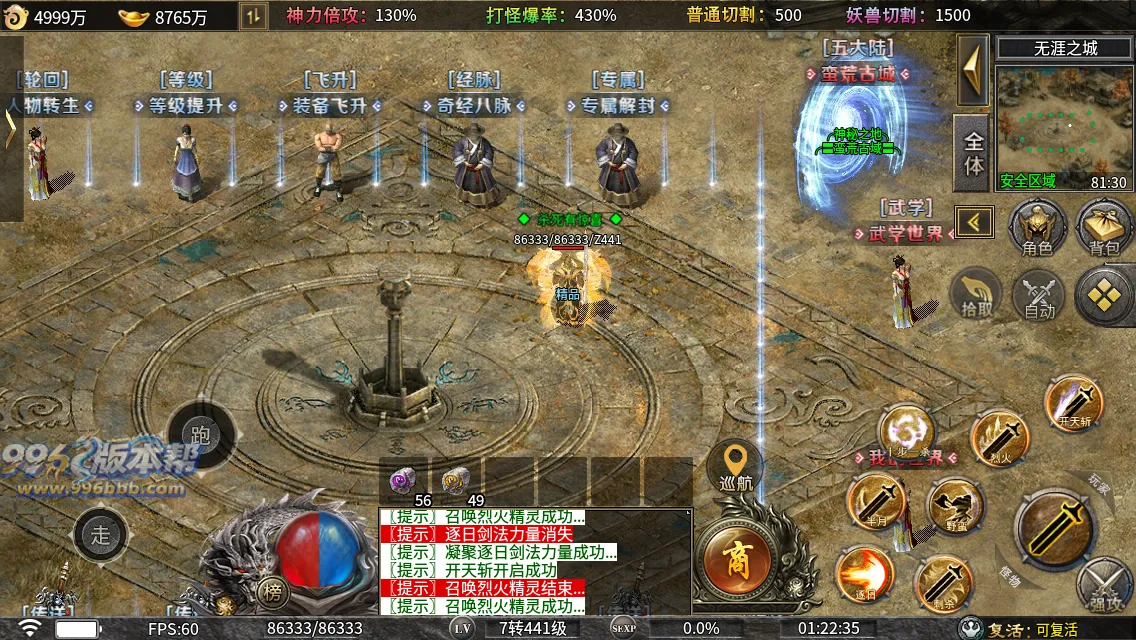Switch movement to 跑 run

[x=201, y=434]
